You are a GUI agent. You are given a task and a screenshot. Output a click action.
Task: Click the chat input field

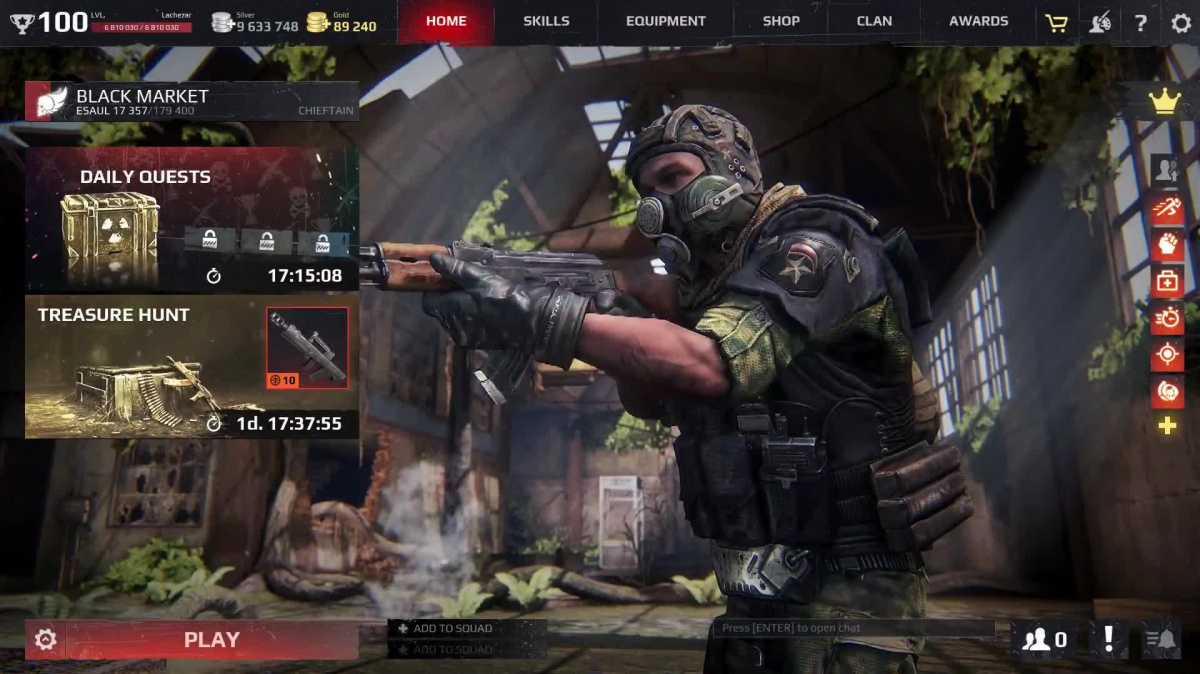pyautogui.click(x=853, y=628)
